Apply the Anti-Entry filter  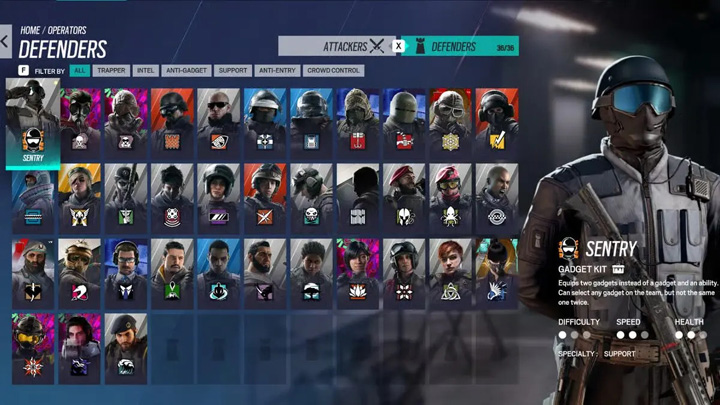278,71
